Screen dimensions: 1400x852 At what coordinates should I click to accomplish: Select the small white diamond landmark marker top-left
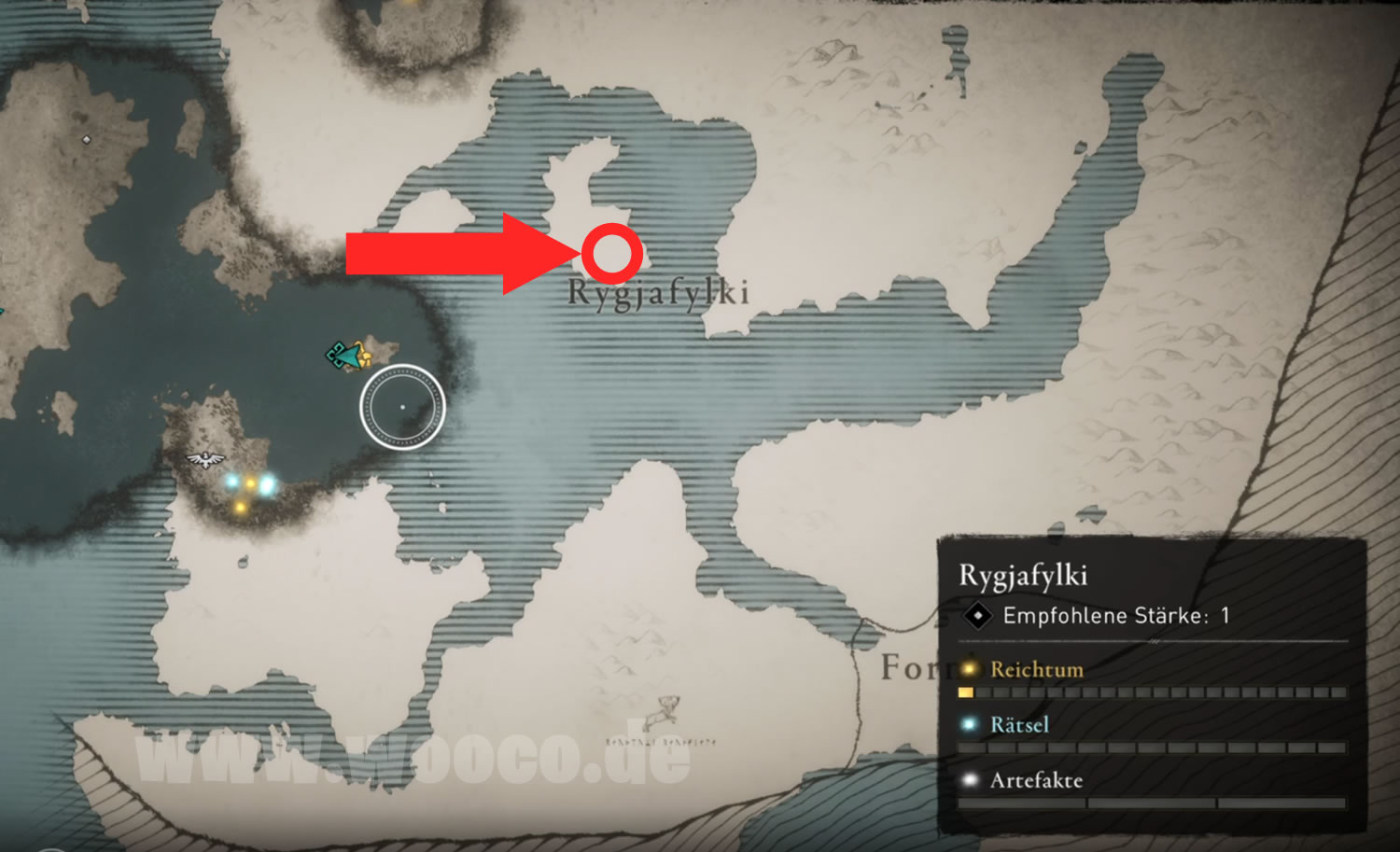pyautogui.click(x=88, y=140)
